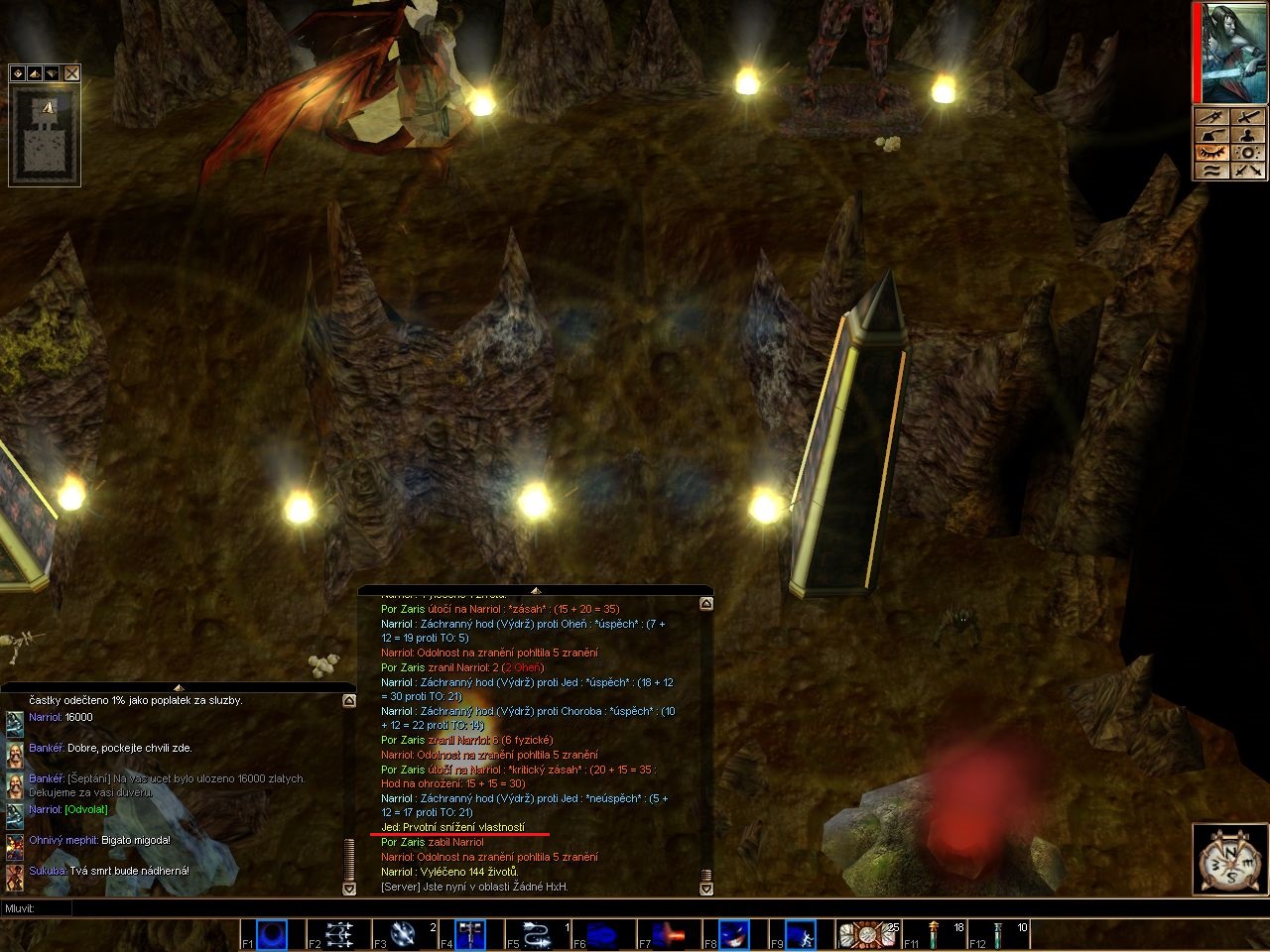
Task: Open the character silhouette icon
Action: 1248,135
